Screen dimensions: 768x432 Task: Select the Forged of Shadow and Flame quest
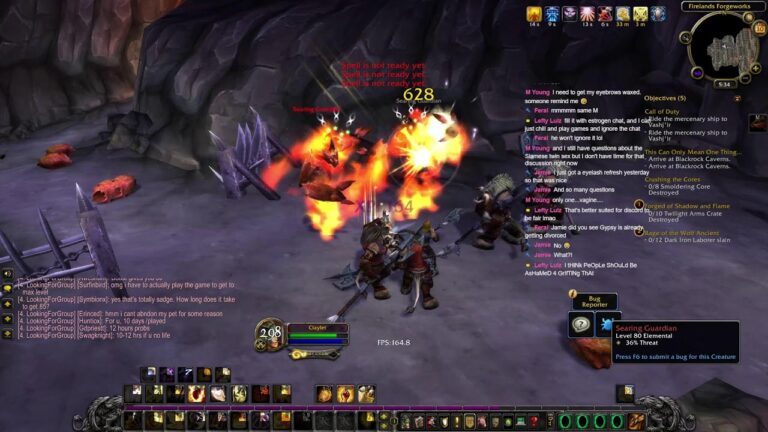tap(687, 205)
